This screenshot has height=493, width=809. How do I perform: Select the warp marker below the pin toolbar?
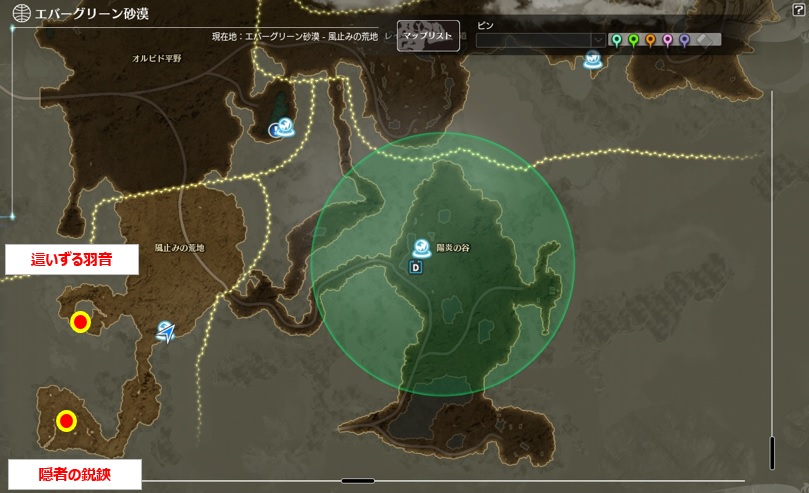592,61
